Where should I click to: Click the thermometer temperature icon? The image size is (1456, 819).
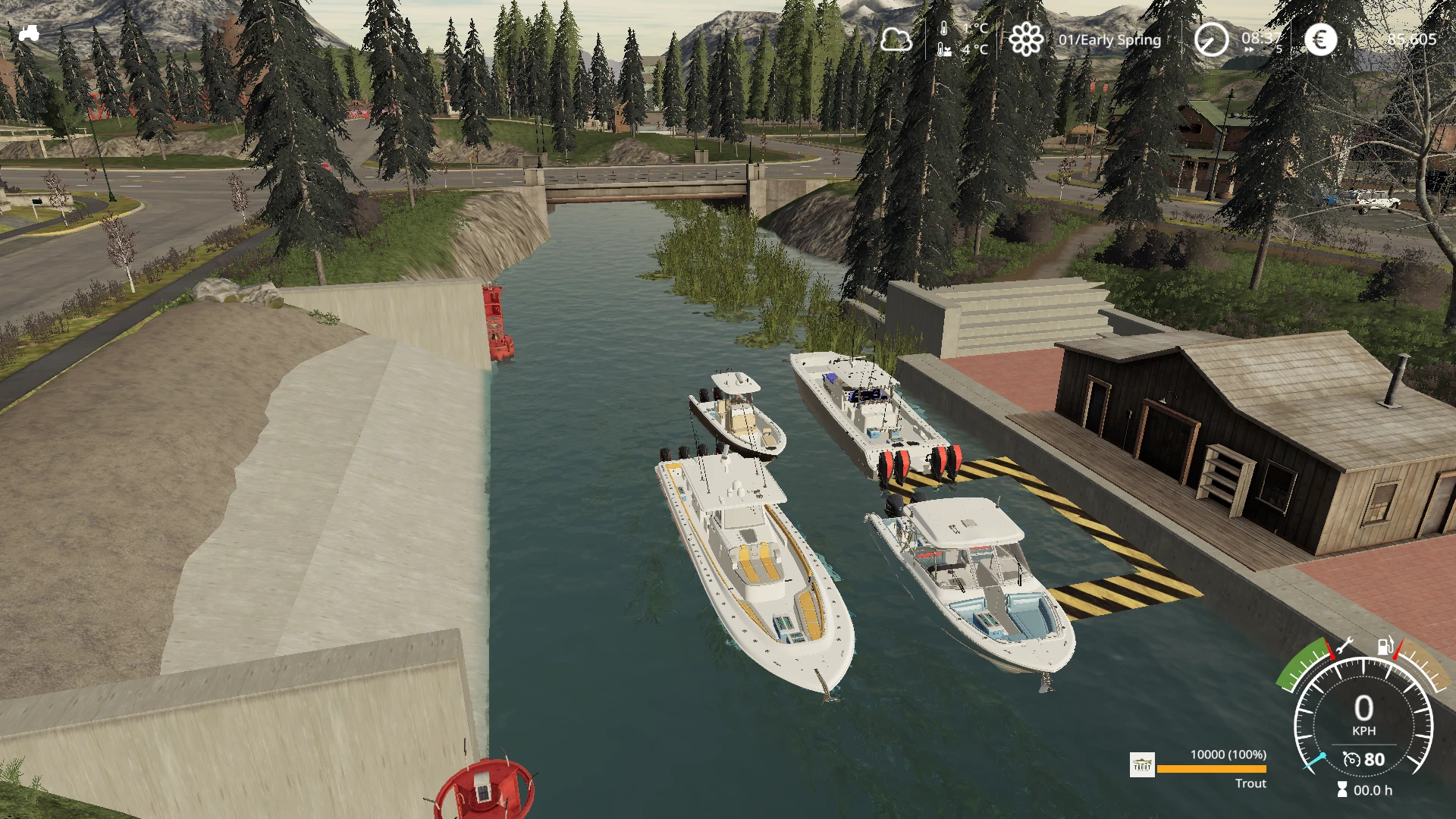[944, 30]
